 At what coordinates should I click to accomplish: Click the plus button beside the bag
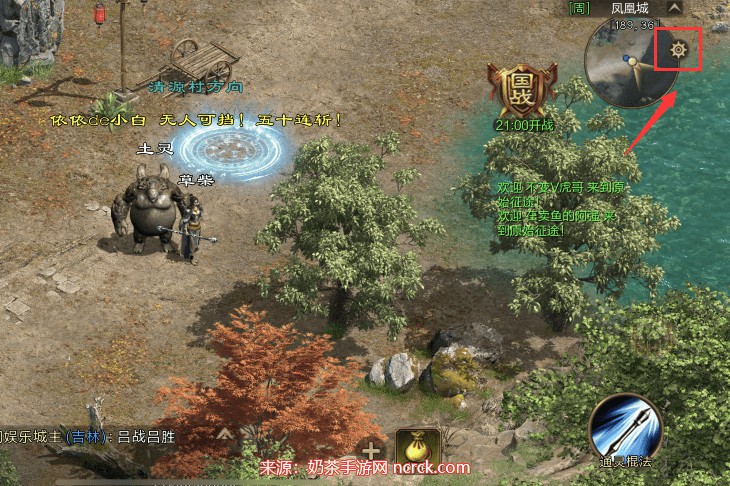tap(372, 450)
